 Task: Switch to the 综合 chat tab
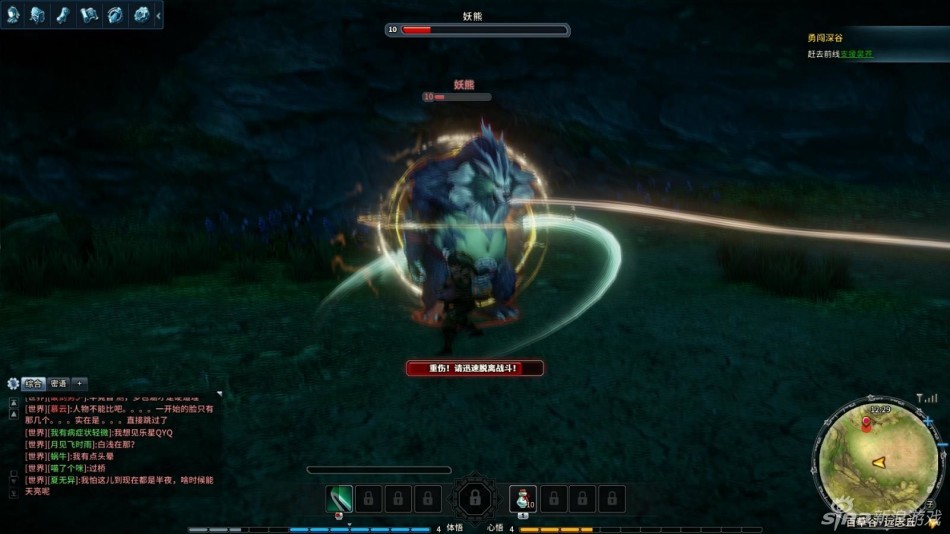tap(34, 383)
